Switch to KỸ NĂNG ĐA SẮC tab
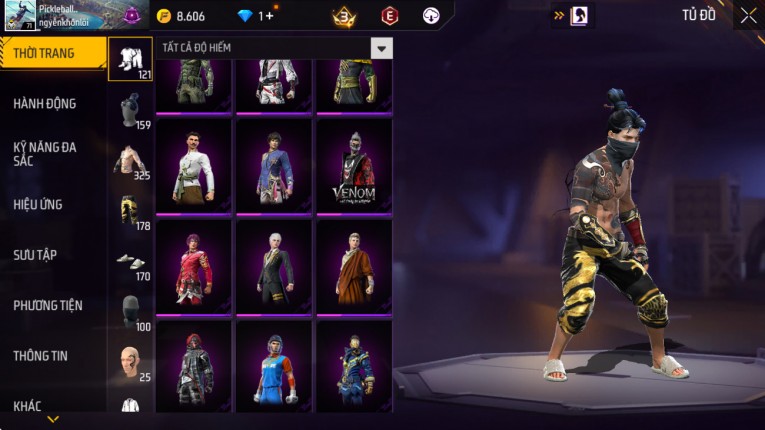The height and width of the screenshot is (430, 765). 46,154
